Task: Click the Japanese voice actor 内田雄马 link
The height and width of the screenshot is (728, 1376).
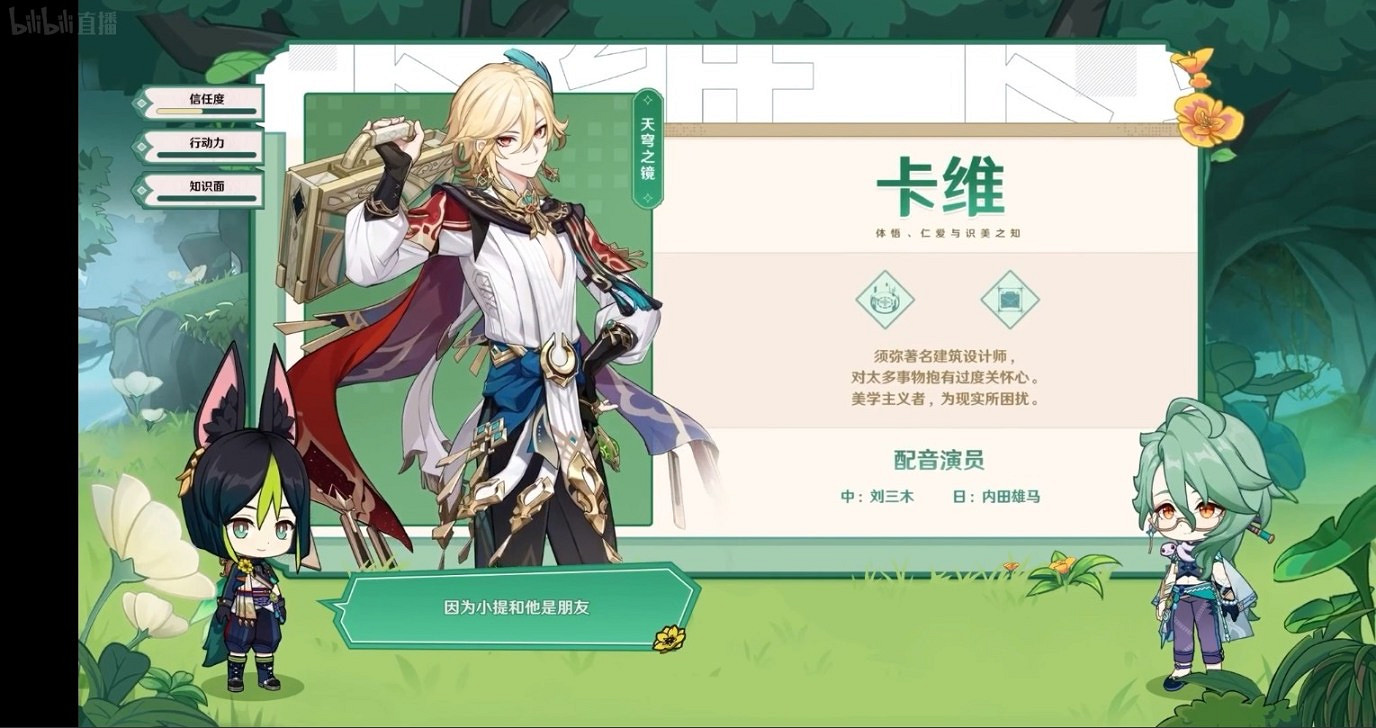Action: point(1008,495)
